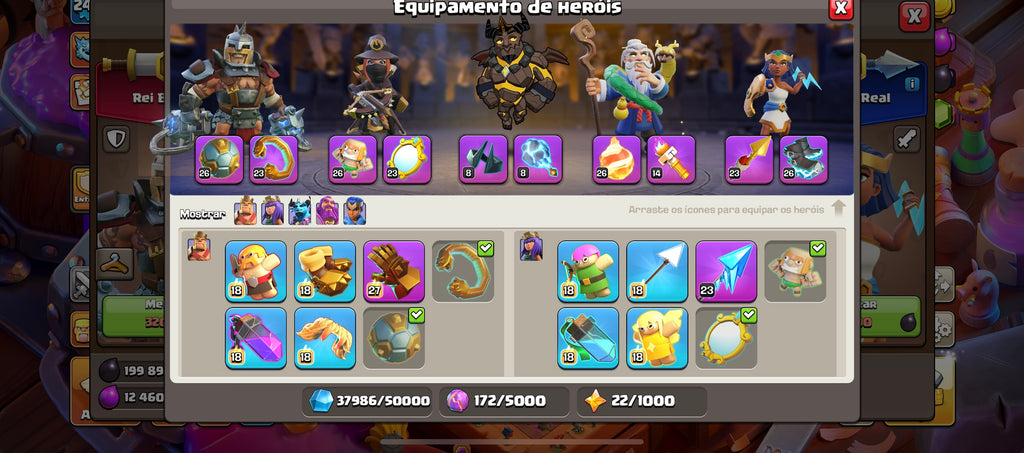Select the Giant Arrow equipment
The width and height of the screenshot is (1024, 453).
[x=657, y=271]
